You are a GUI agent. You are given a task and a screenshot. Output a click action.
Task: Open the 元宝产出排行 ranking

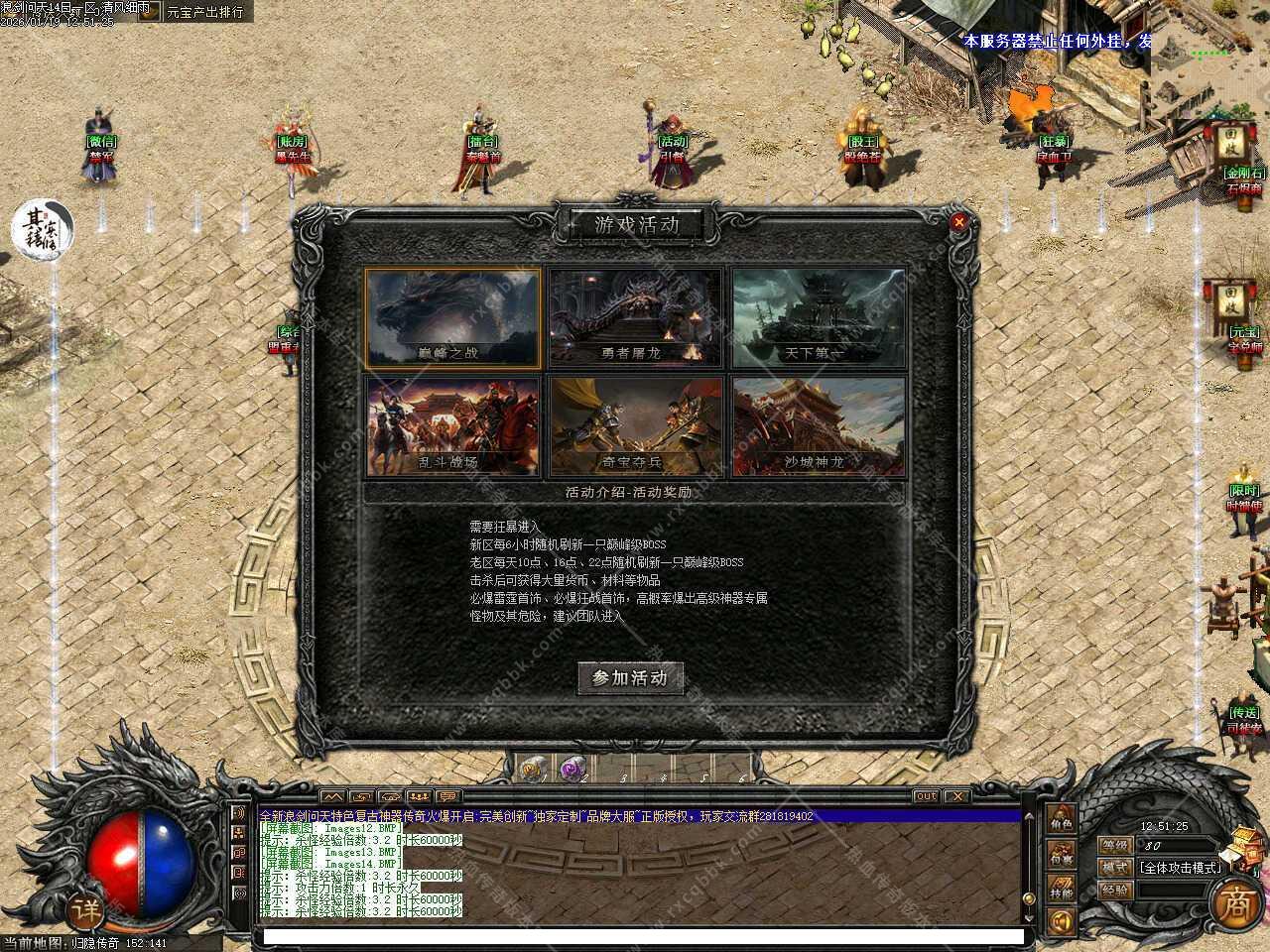tap(204, 12)
